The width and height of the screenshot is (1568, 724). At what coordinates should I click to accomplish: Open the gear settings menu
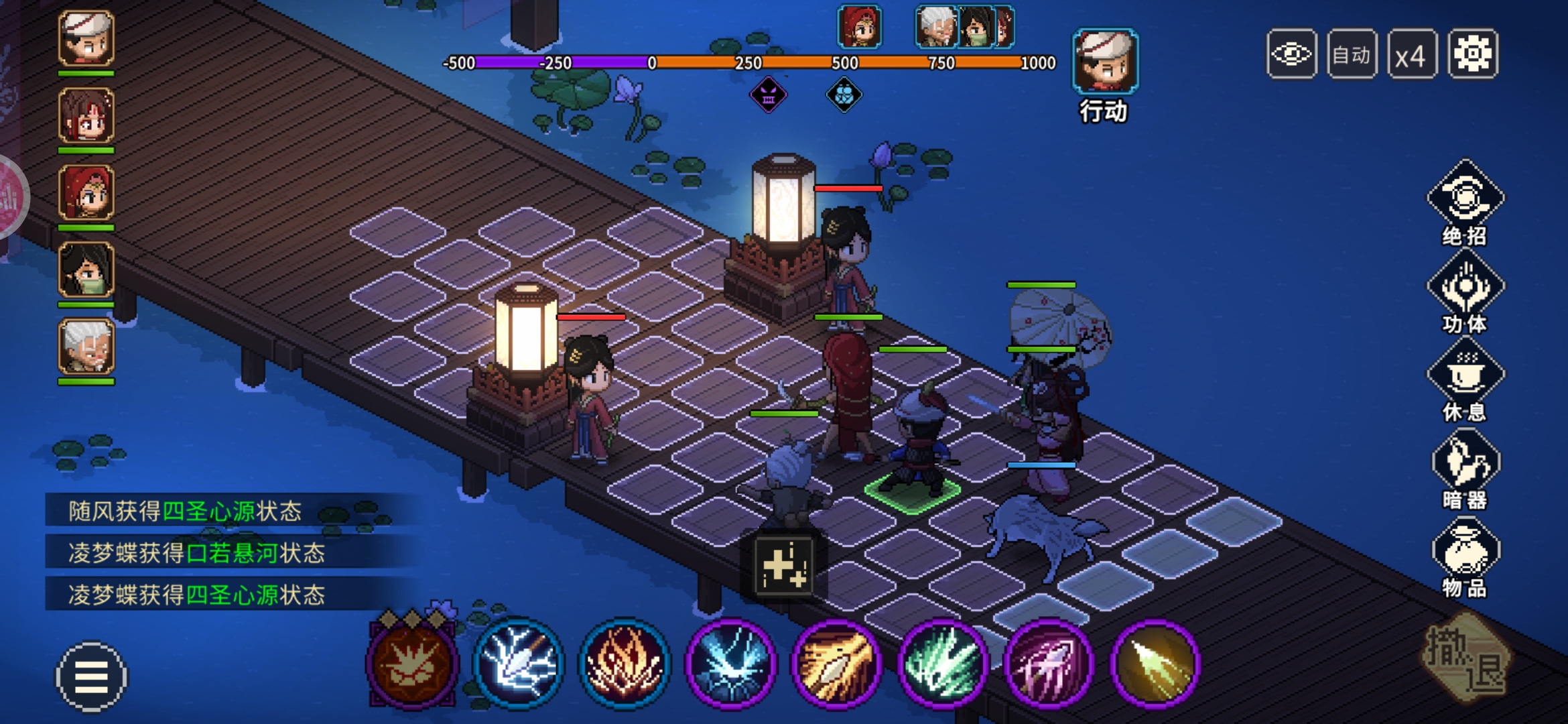point(1472,54)
